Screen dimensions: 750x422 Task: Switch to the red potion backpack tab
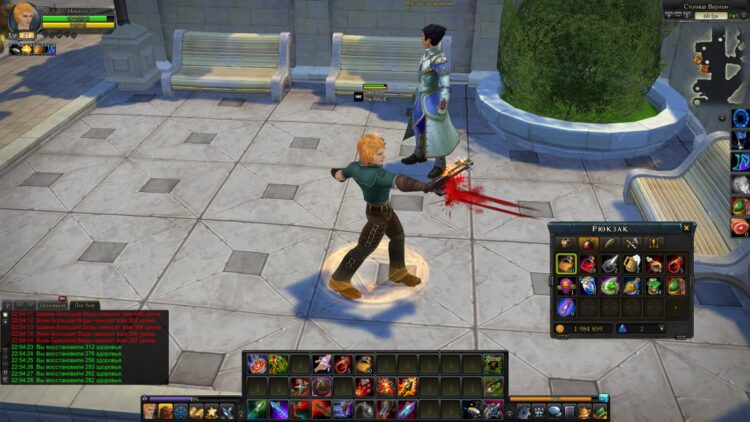pyautogui.click(x=587, y=243)
